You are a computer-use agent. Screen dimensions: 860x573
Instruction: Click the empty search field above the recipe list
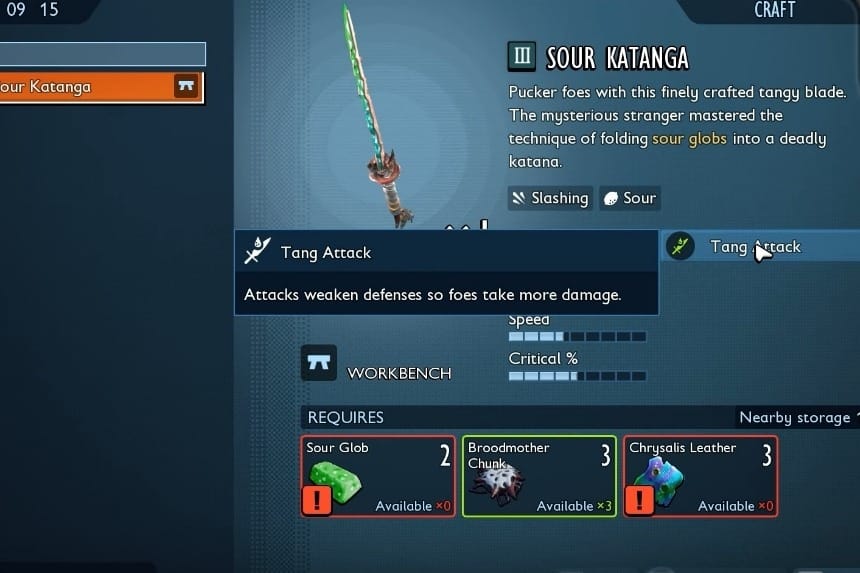tap(102, 54)
